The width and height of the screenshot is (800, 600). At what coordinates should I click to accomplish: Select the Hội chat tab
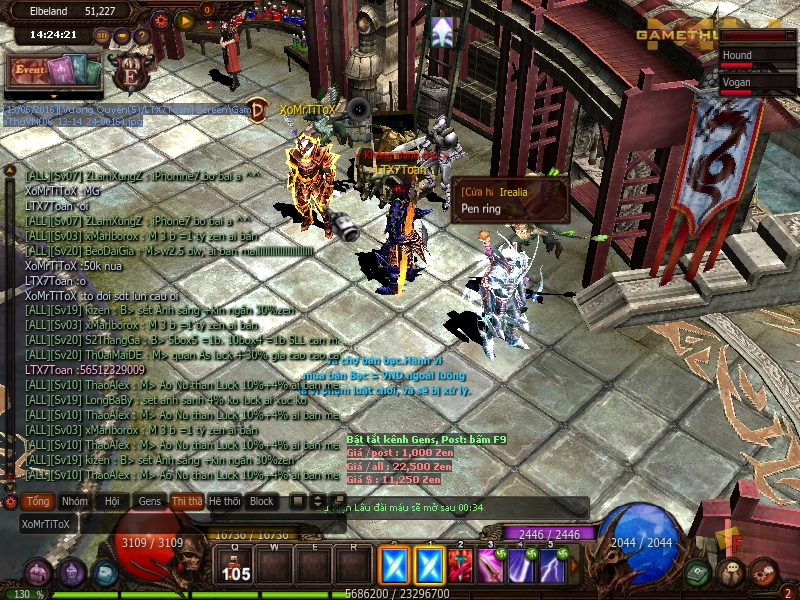[x=112, y=501]
